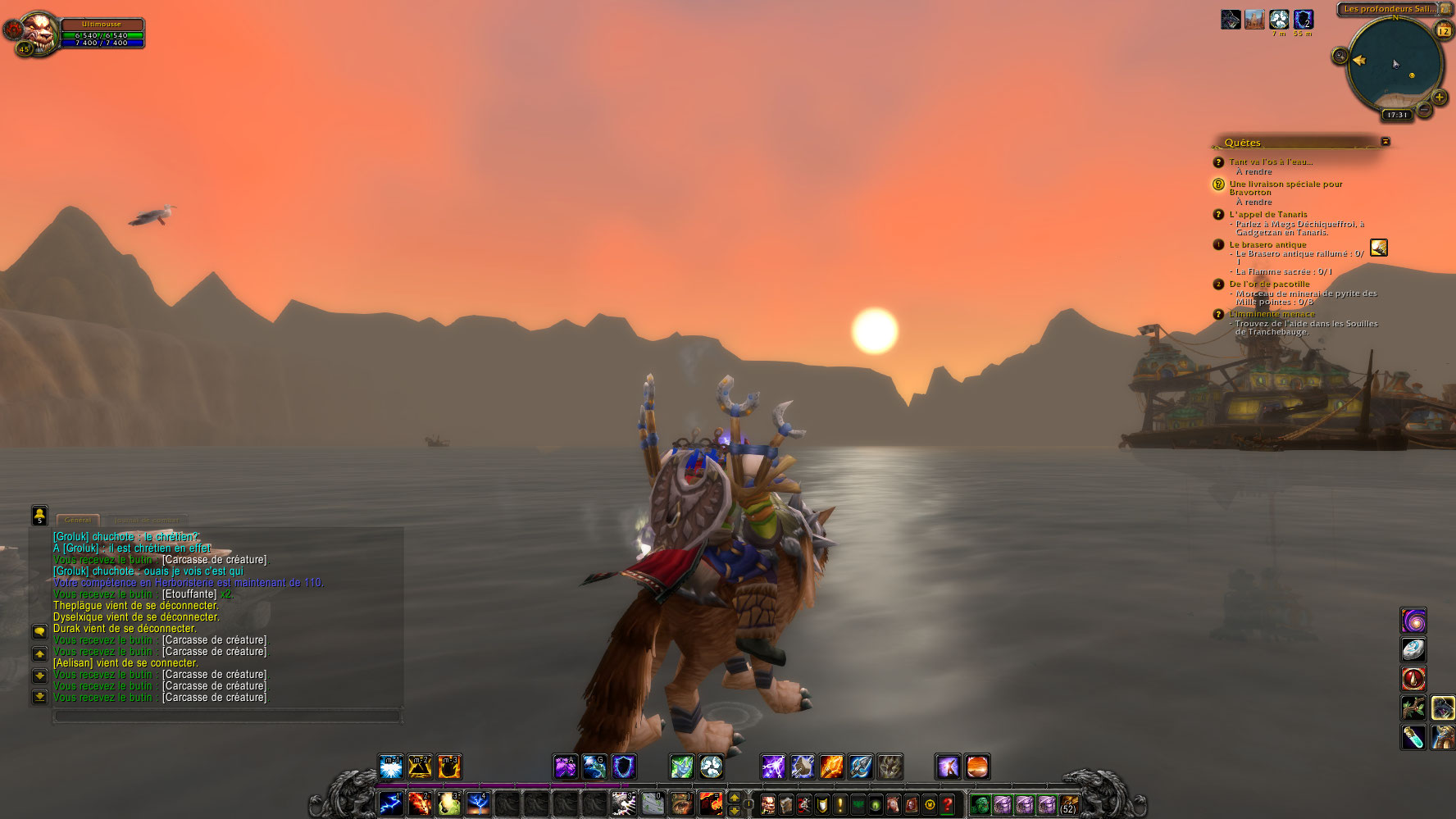The image size is (1456, 819).
Task: Select the Général chat tab
Action: [78, 520]
